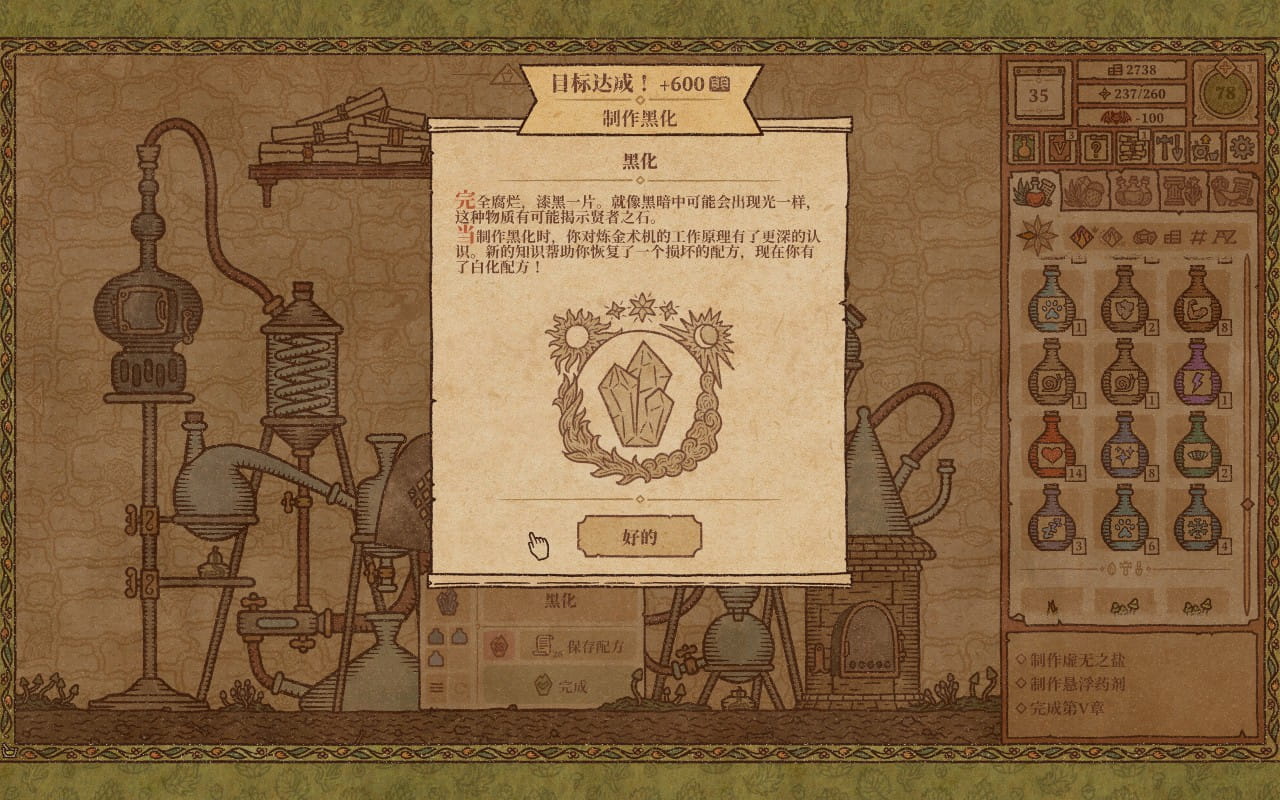Select the alchemy machine upgrade icon
1280x800 pixels.
[x=1206, y=149]
